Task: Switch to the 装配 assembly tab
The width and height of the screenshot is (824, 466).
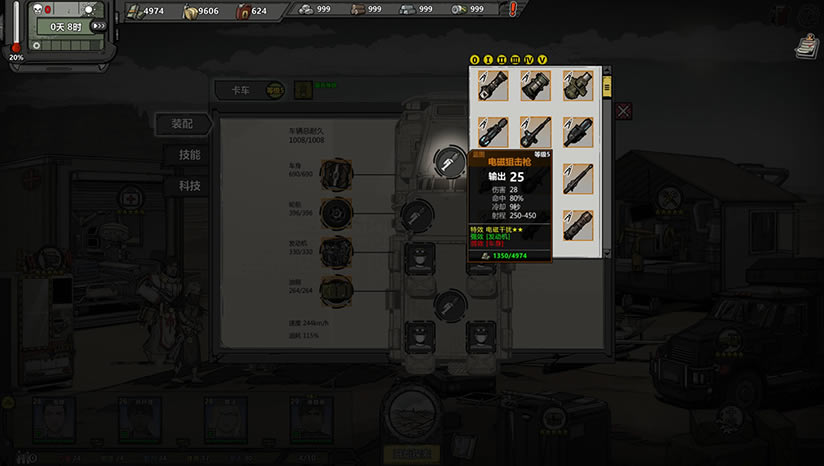Action: coord(183,124)
